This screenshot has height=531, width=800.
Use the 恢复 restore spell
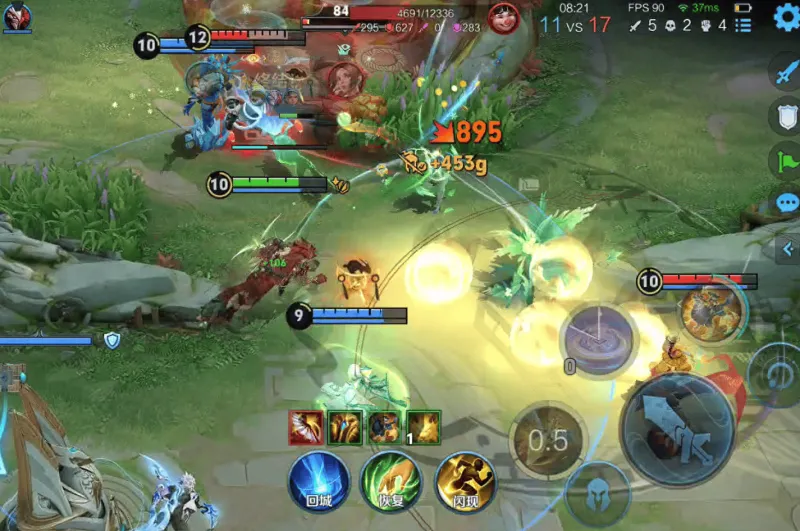pos(391,483)
